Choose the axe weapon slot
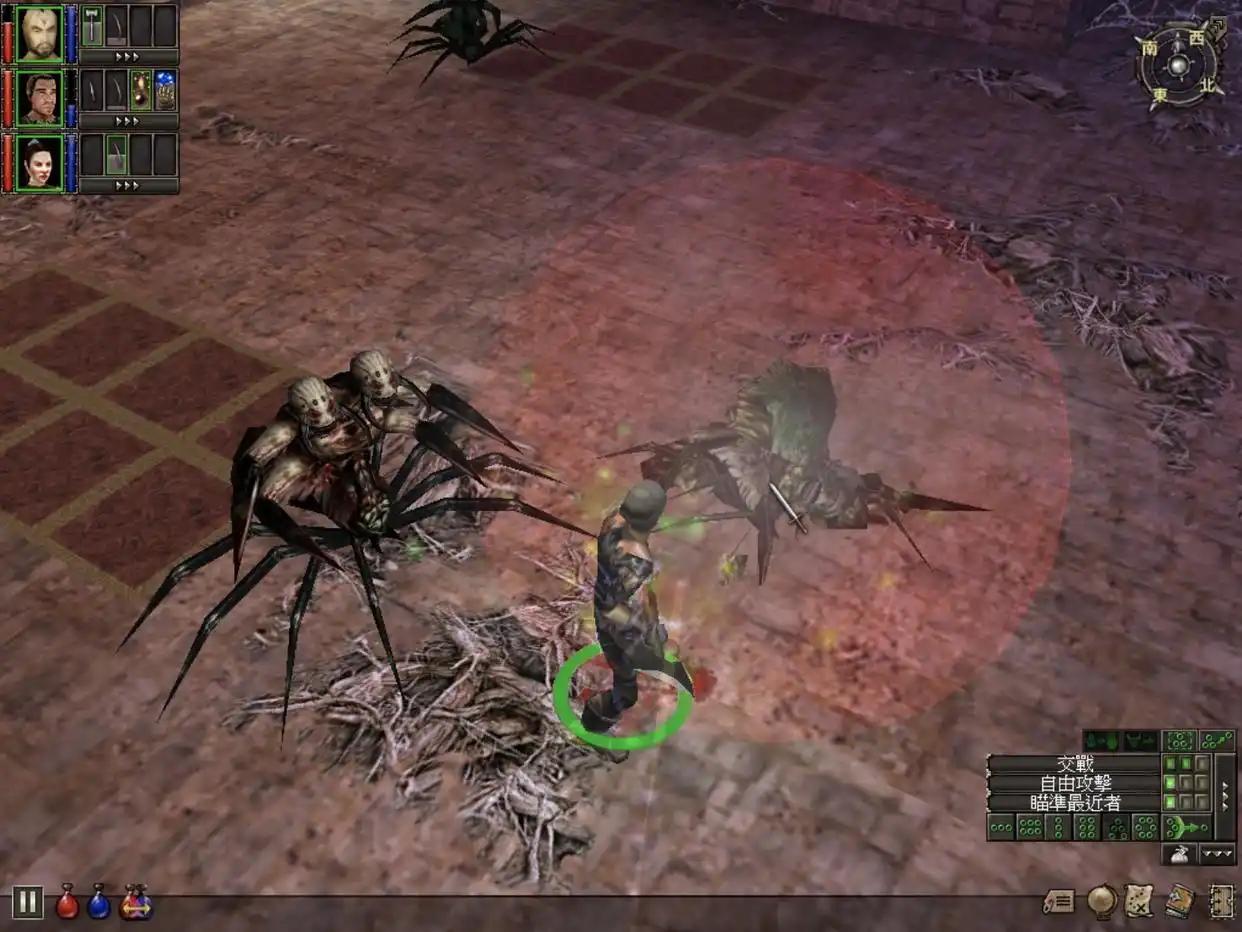 point(92,25)
